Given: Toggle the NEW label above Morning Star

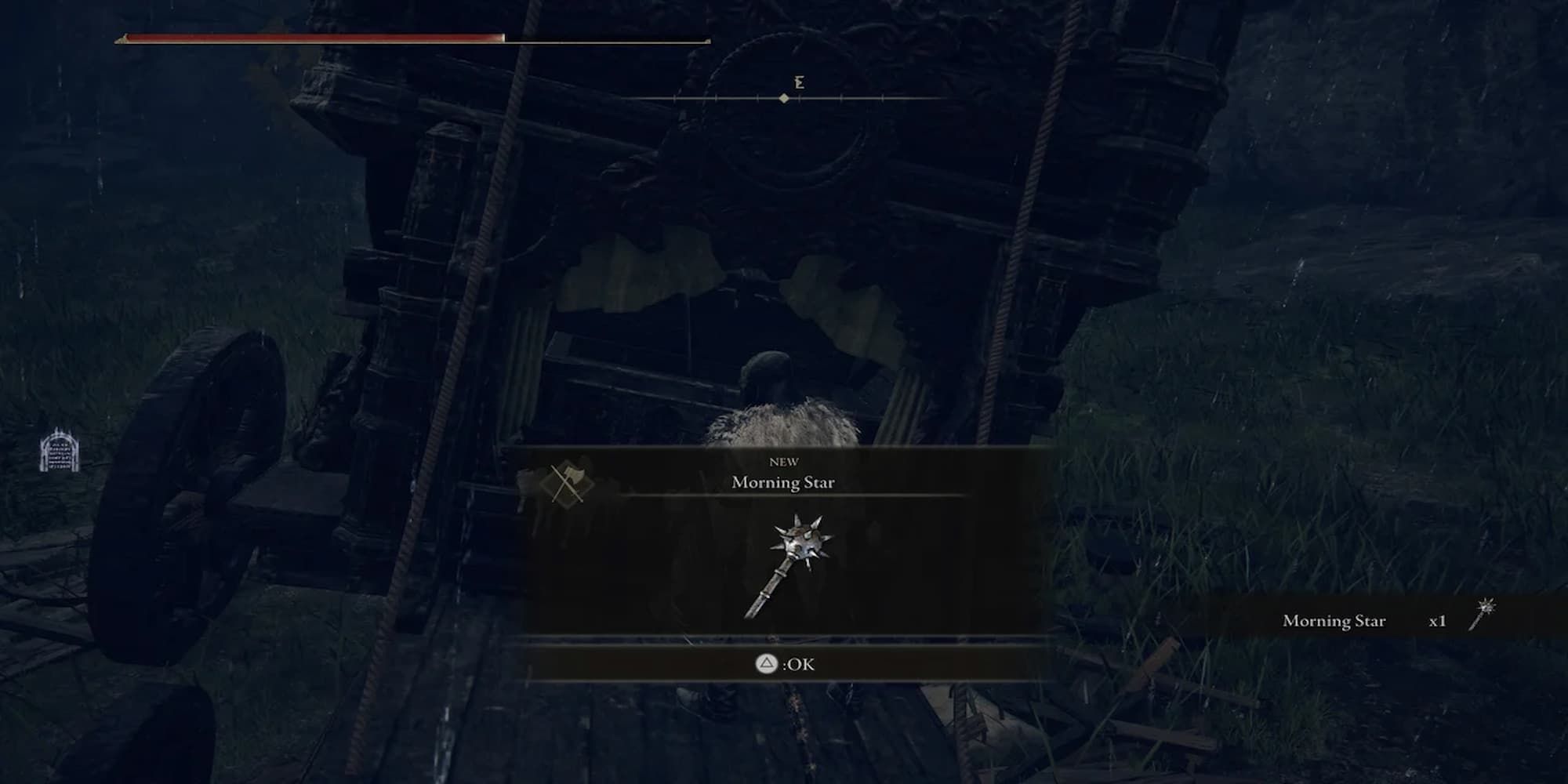Looking at the screenshot, I should [784, 463].
